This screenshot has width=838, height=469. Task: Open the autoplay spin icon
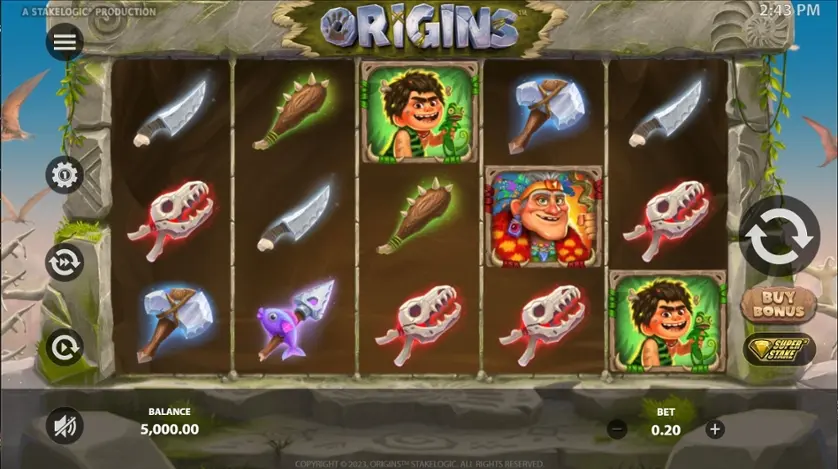click(x=65, y=347)
